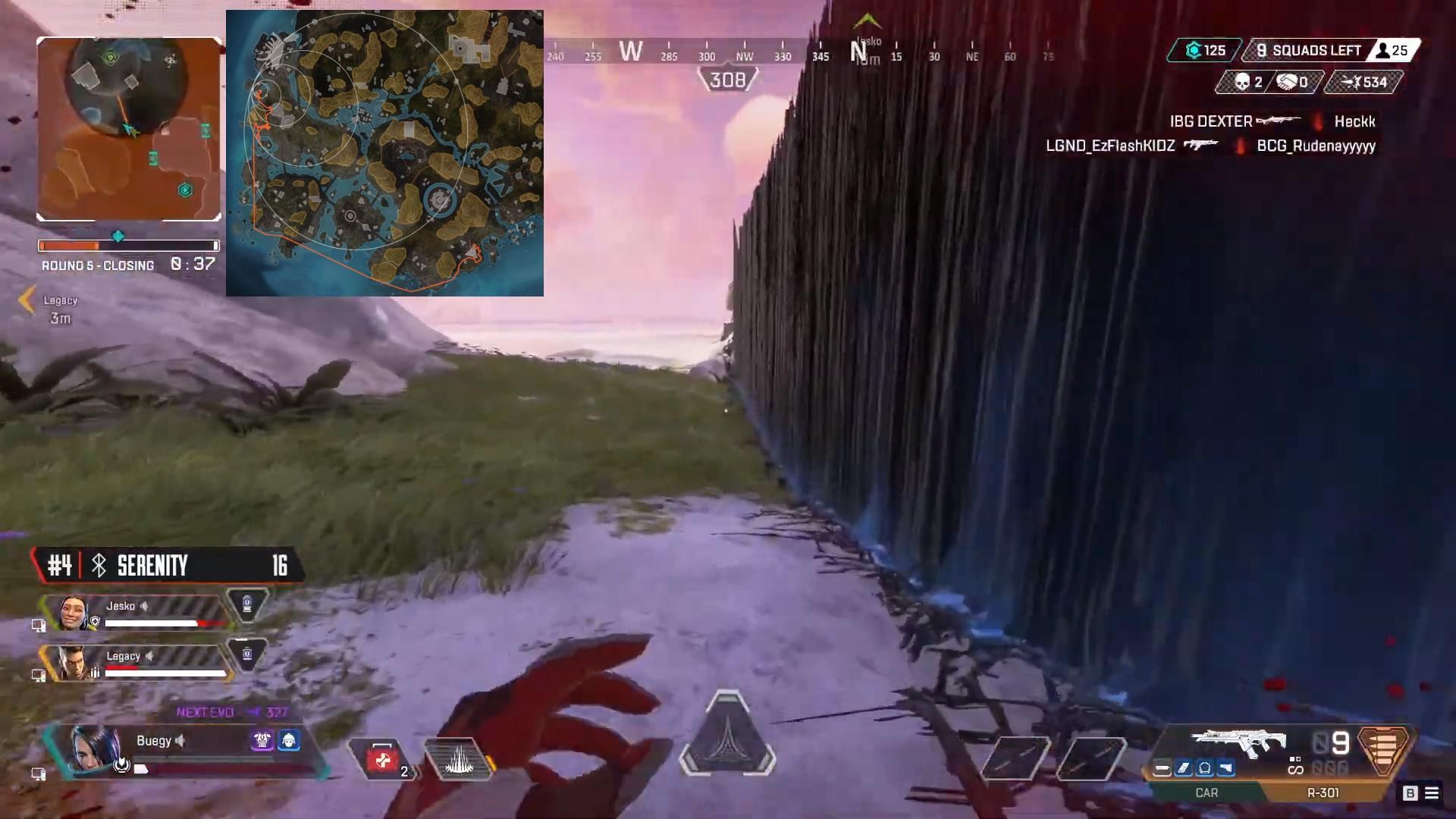Click the Round 5 closing progress bar
Screen dimensions: 1456x819
coord(127,246)
